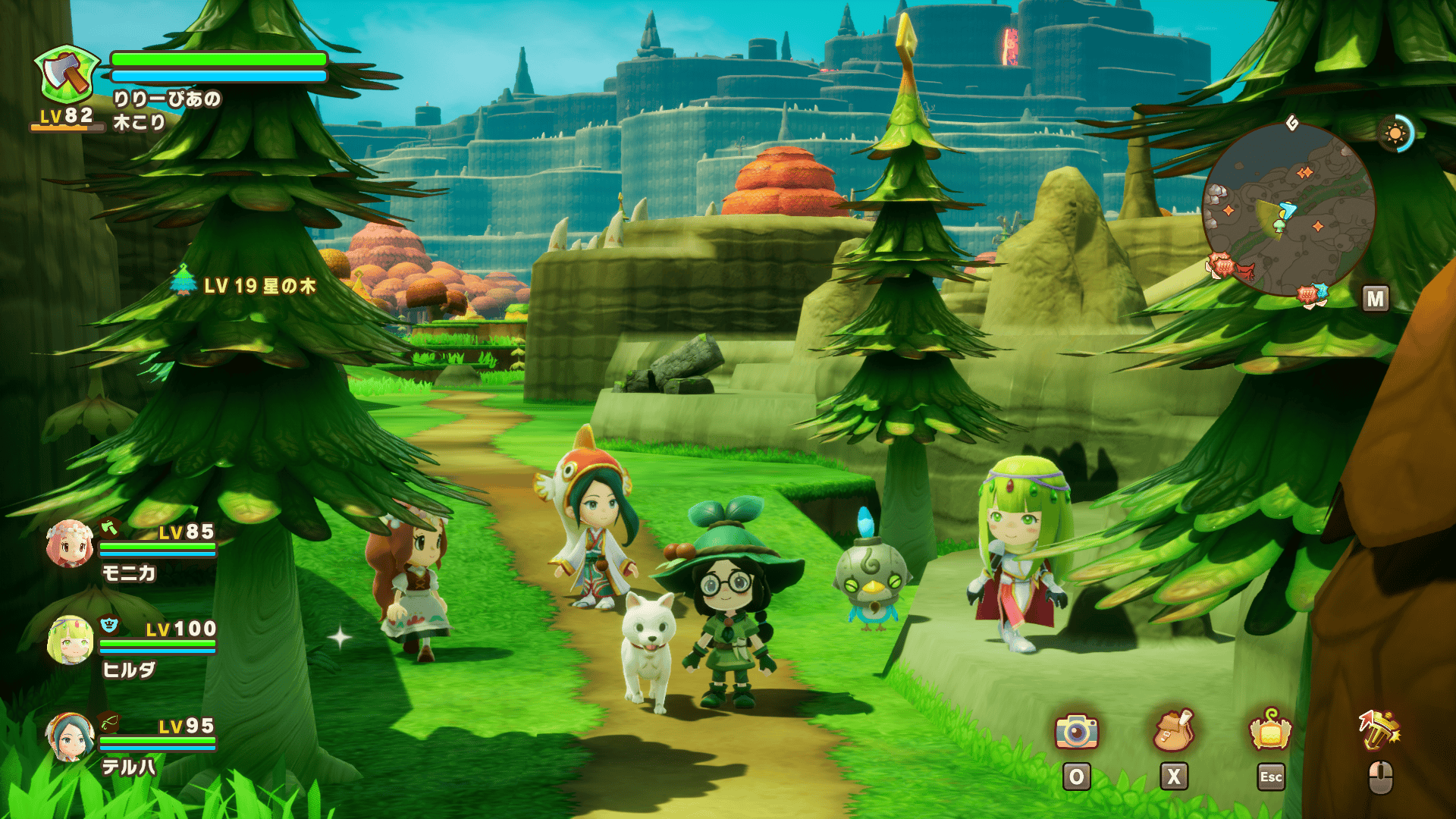Expand the circular minimap
Image resolution: width=1456 pixels, height=819 pixels.
click(1288, 209)
